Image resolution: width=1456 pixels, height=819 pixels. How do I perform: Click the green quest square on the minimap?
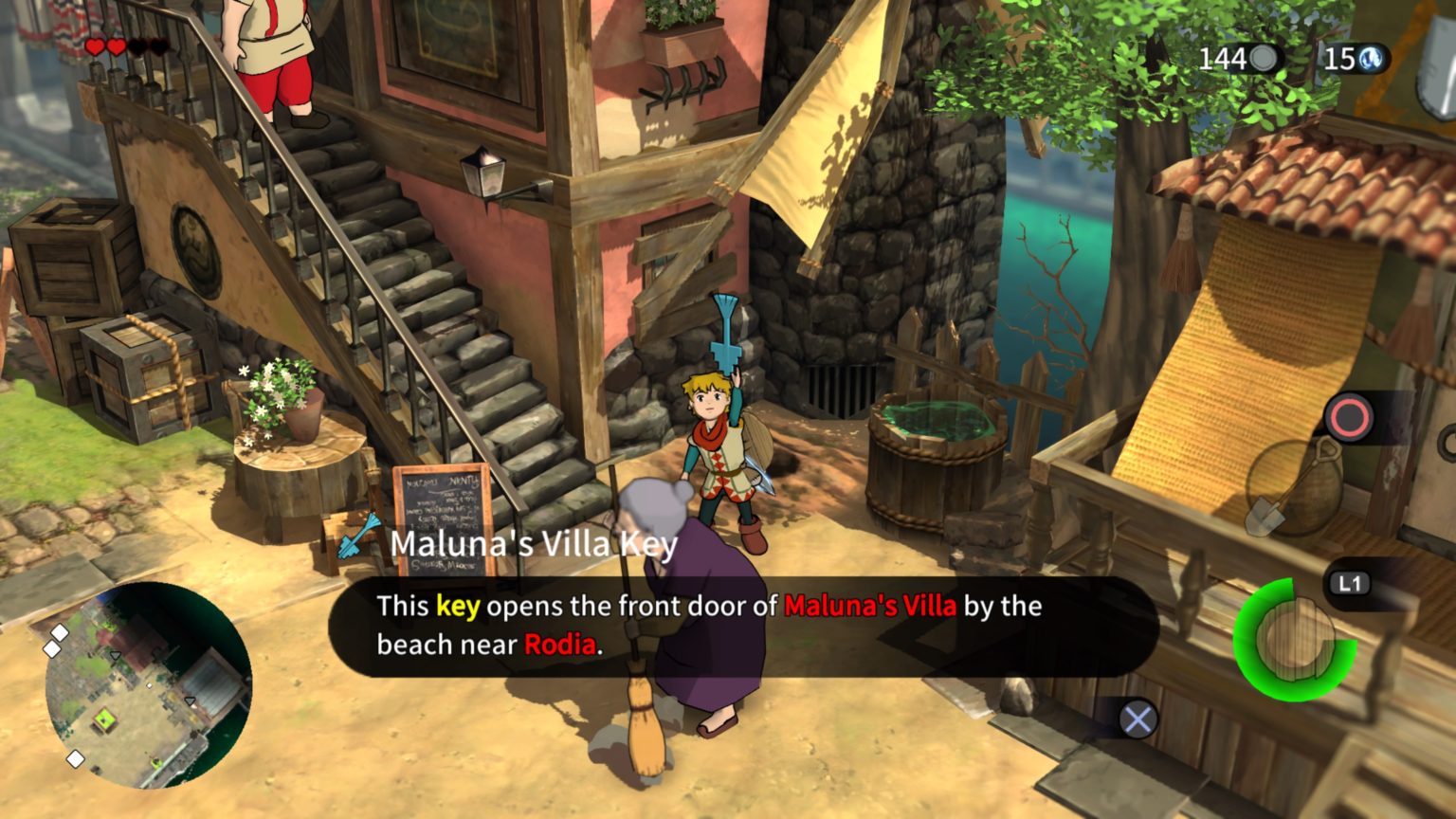[x=104, y=719]
